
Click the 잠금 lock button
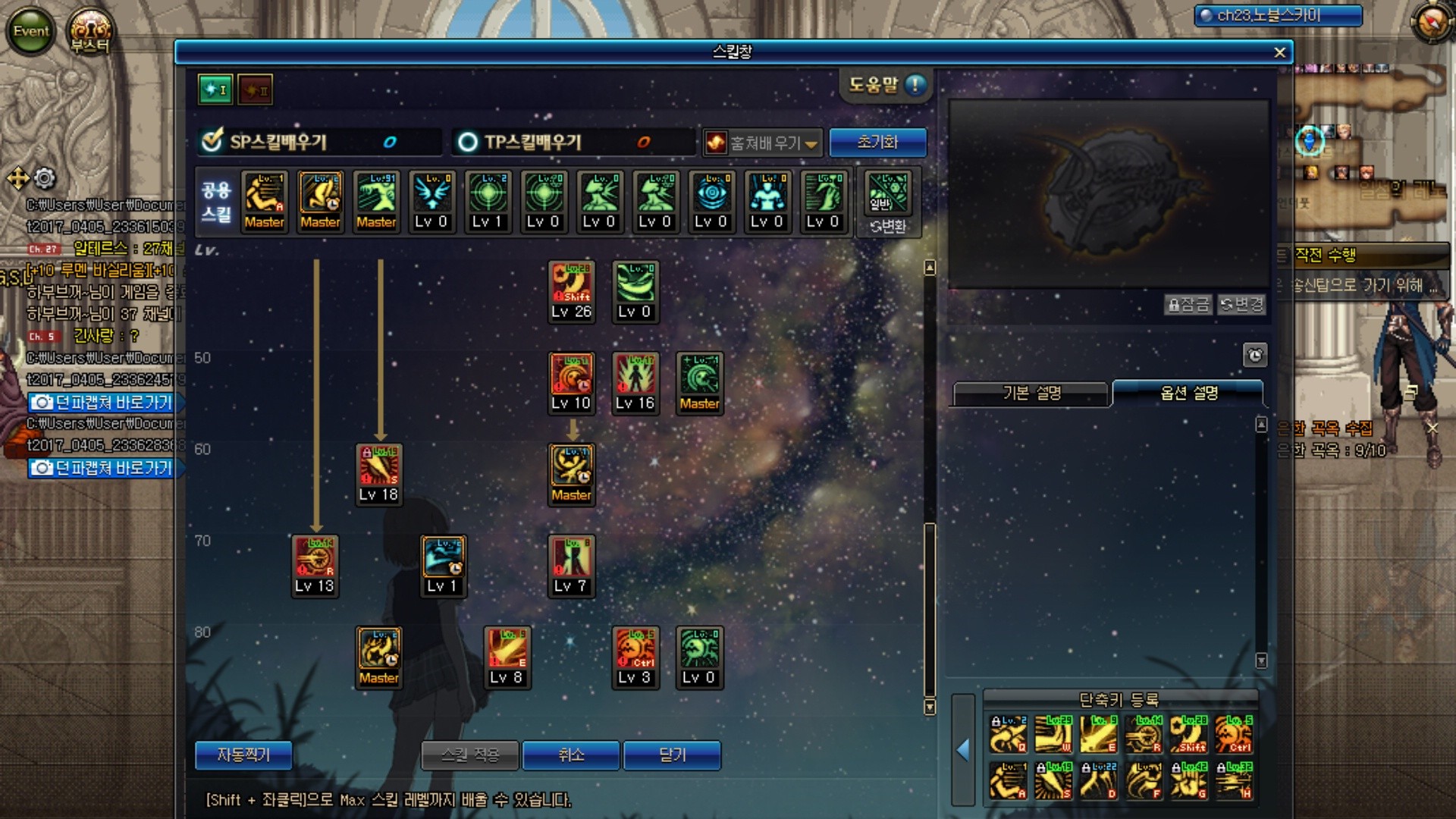(x=1188, y=304)
